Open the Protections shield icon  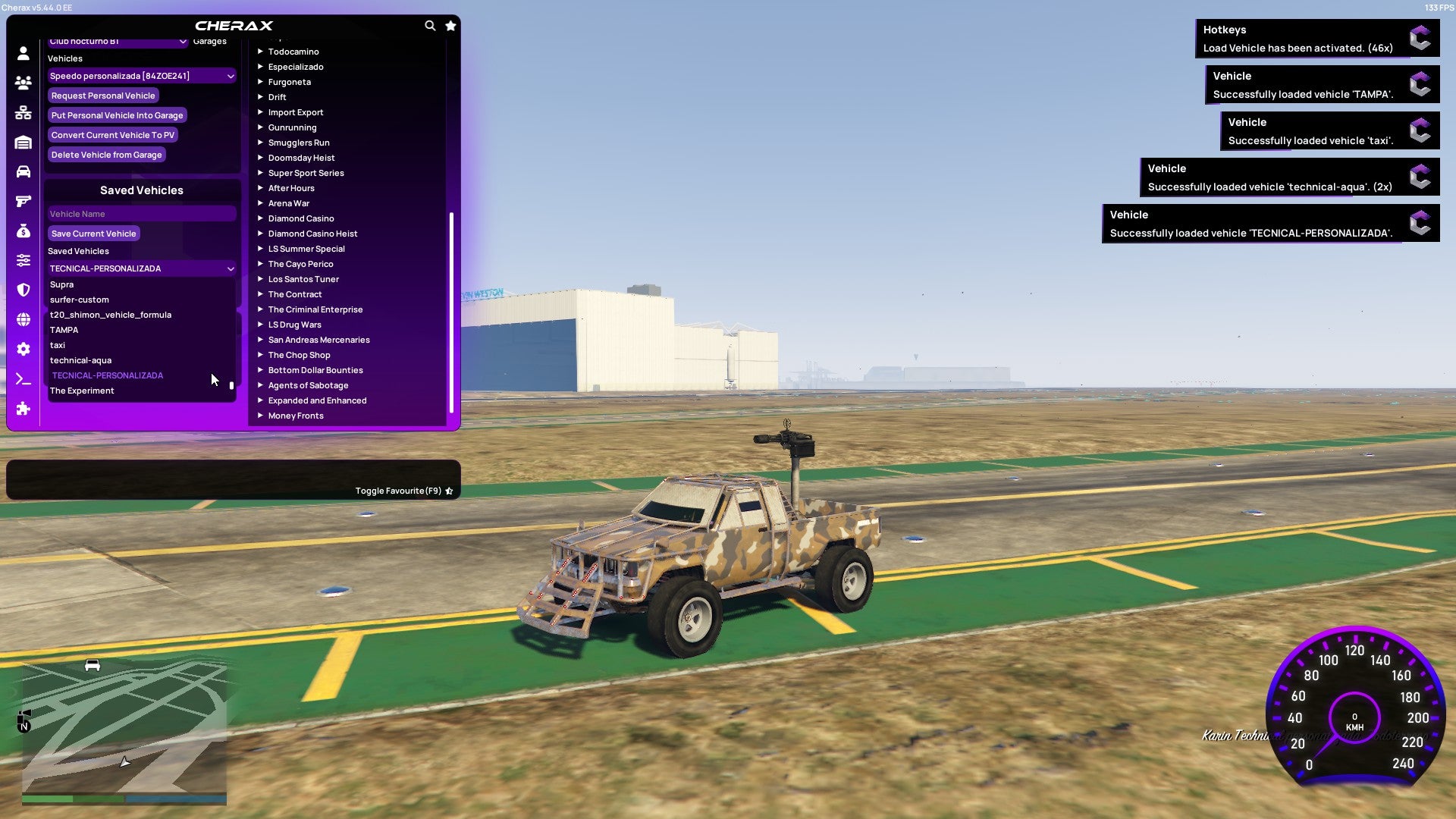click(23, 289)
